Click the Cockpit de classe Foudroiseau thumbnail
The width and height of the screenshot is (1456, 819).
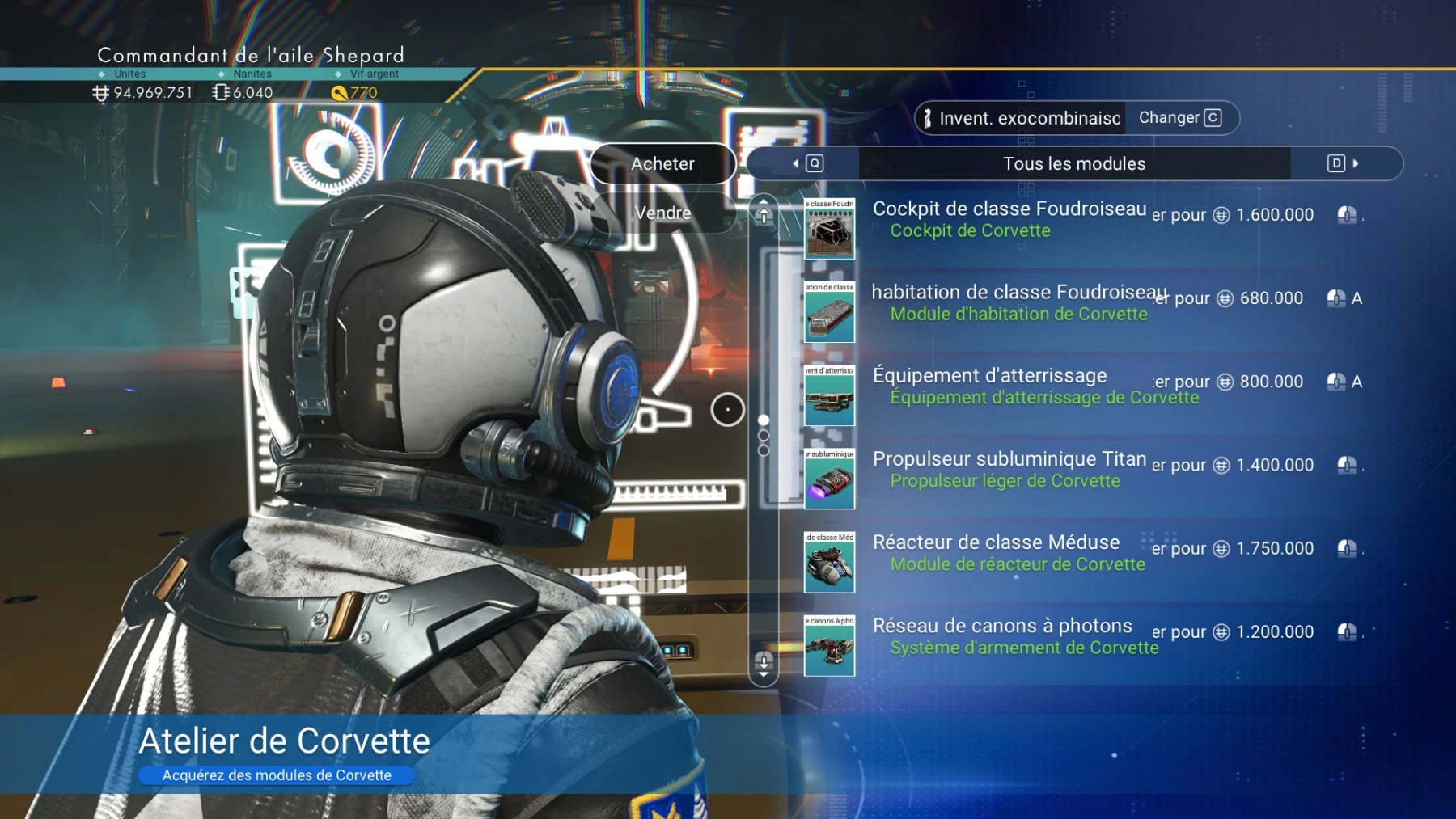coord(829,229)
